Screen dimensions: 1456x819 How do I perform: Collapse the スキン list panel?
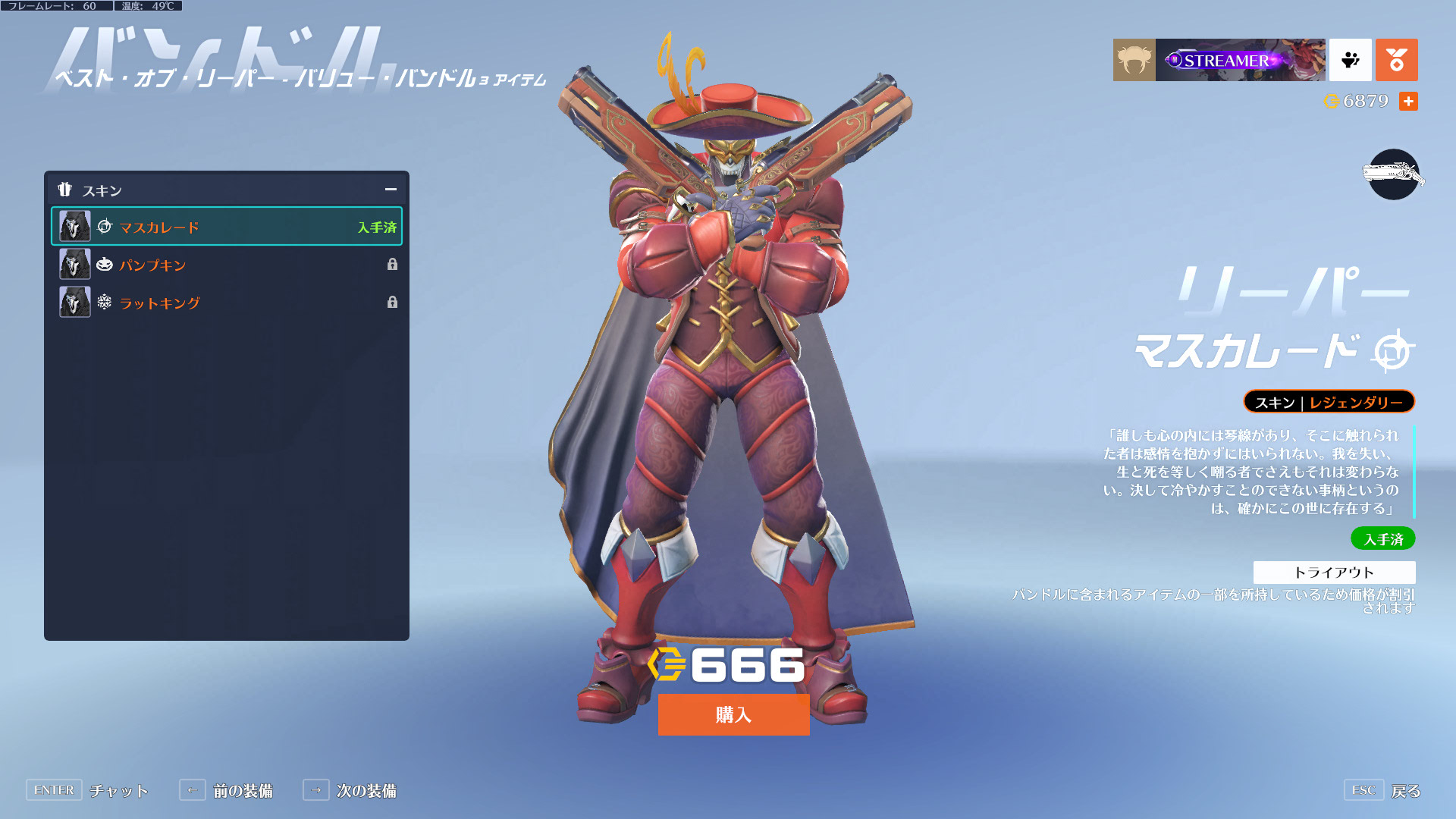[391, 190]
